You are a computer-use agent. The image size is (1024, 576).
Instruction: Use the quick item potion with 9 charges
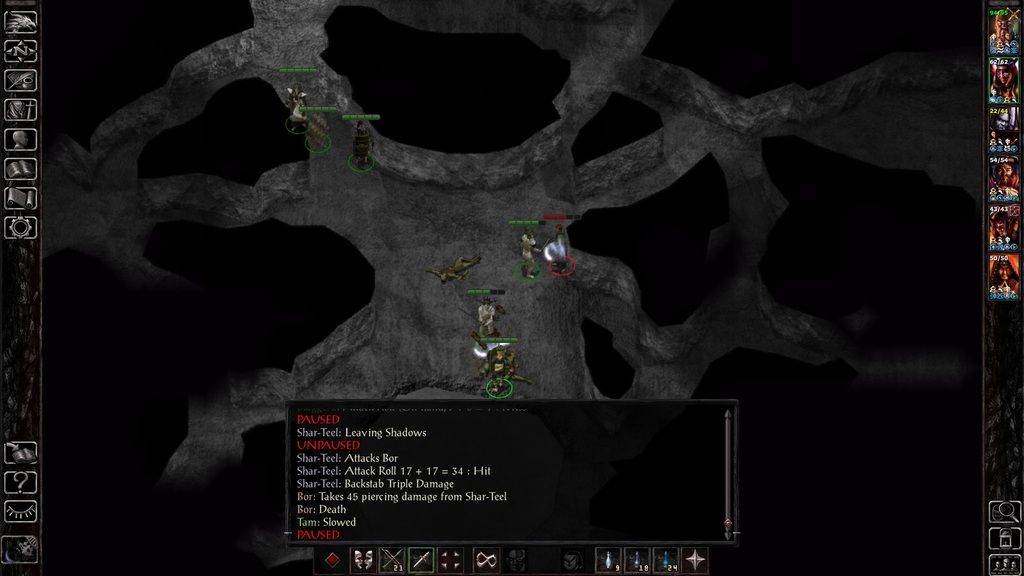pos(608,561)
